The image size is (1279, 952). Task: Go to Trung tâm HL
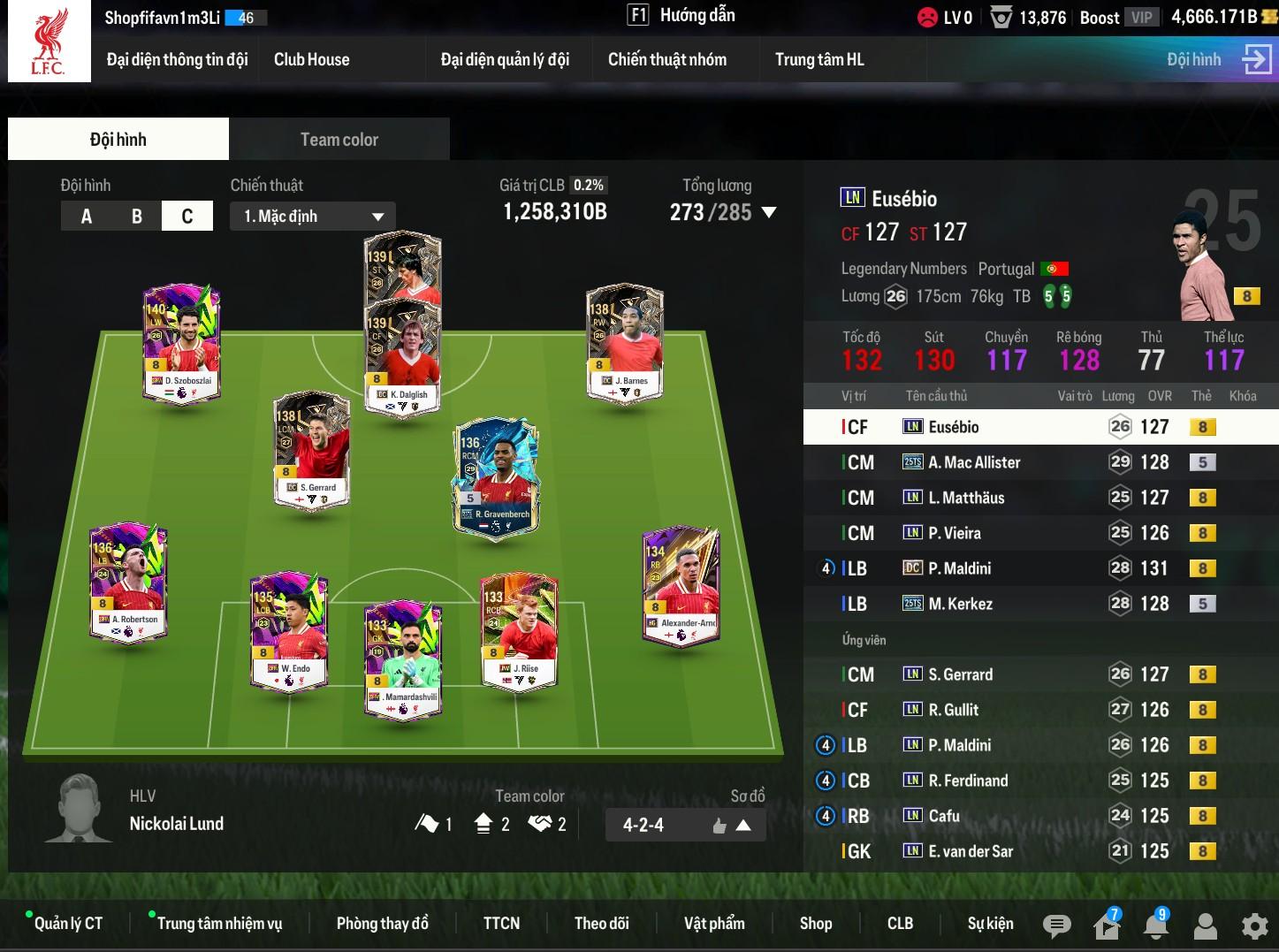click(818, 59)
